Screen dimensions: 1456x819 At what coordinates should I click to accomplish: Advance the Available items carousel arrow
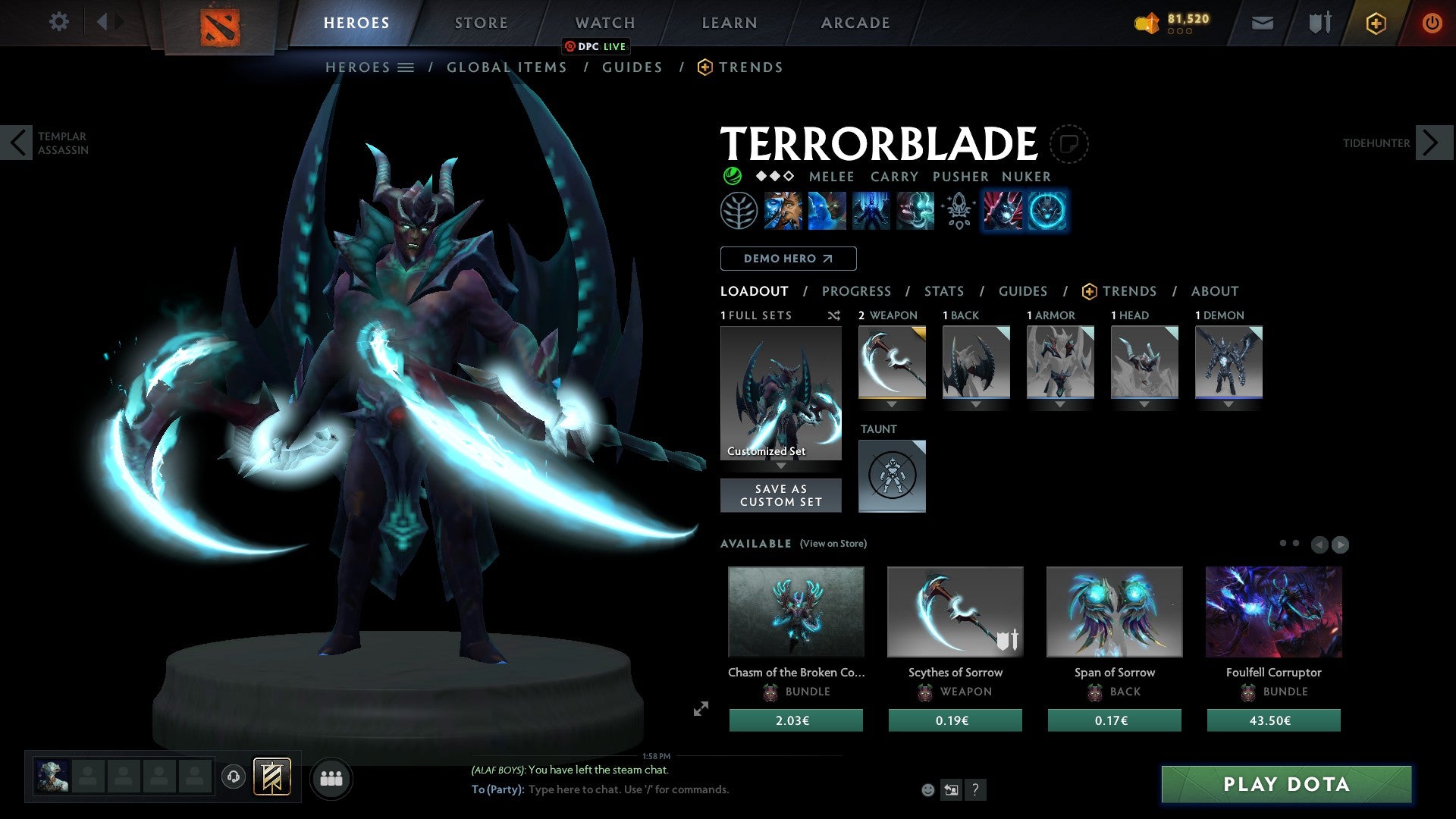[x=1341, y=544]
